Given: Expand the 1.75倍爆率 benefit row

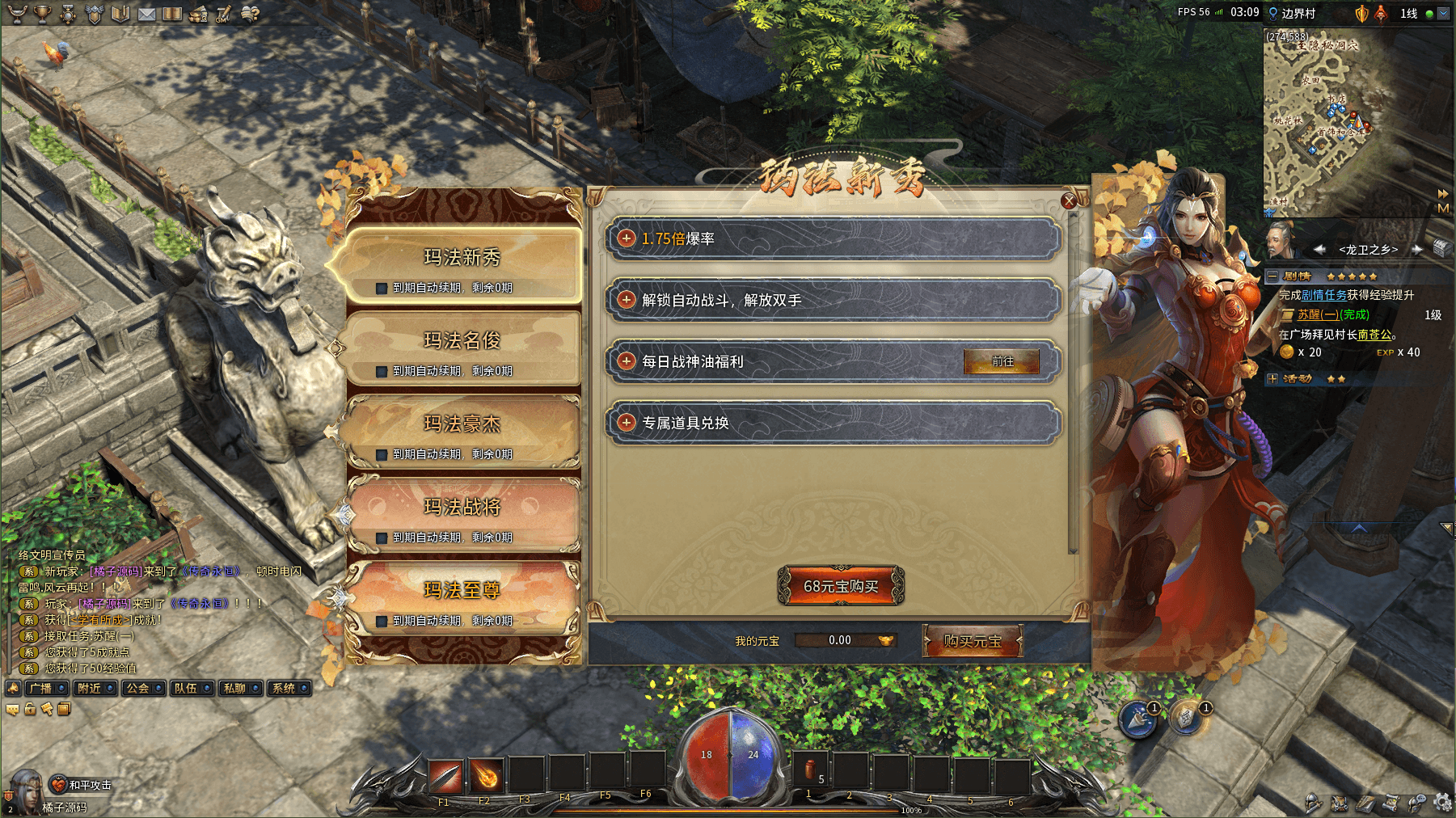Looking at the screenshot, I should click(x=627, y=238).
